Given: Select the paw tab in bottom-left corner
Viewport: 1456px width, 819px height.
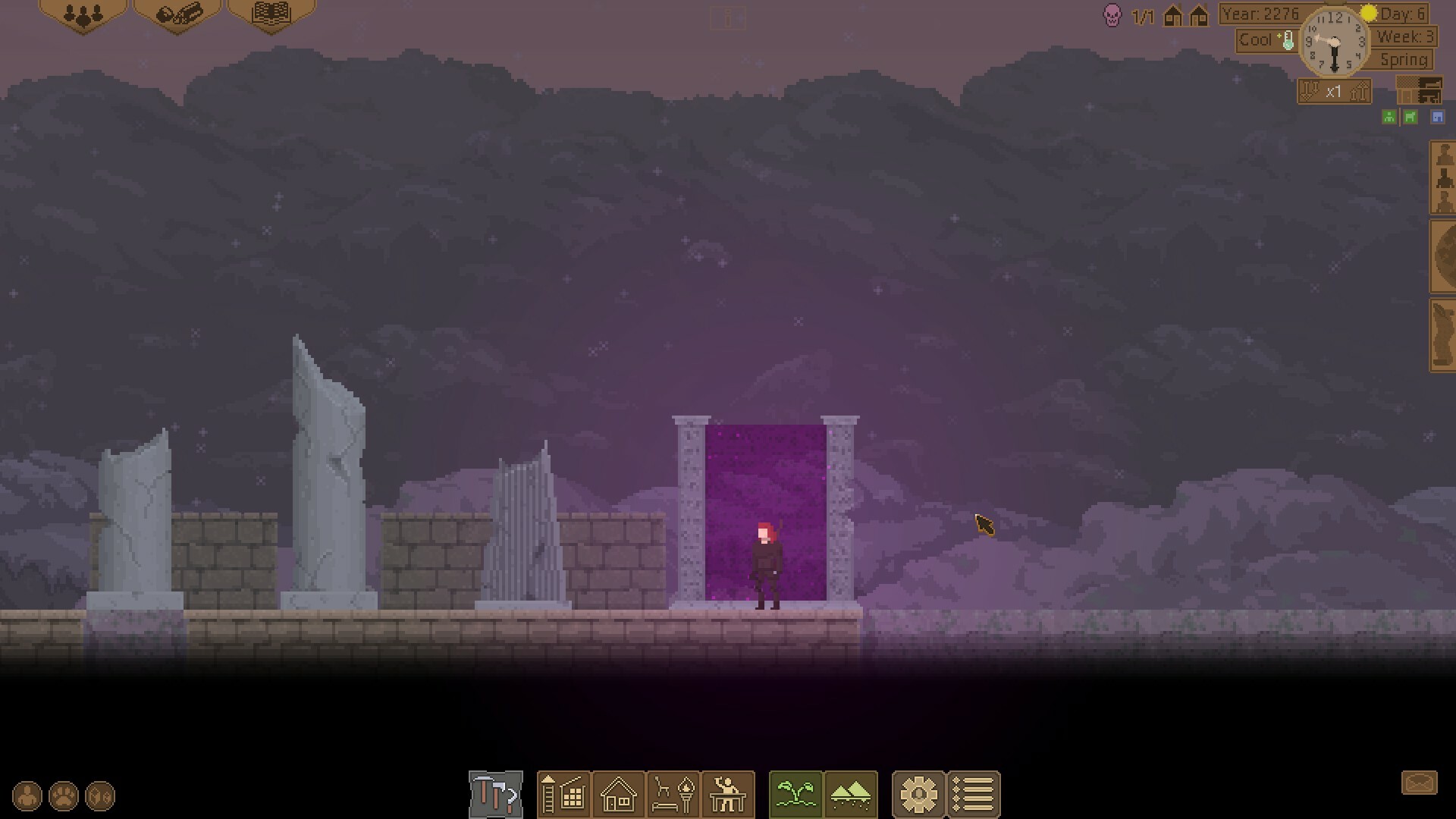Looking at the screenshot, I should click(62, 795).
